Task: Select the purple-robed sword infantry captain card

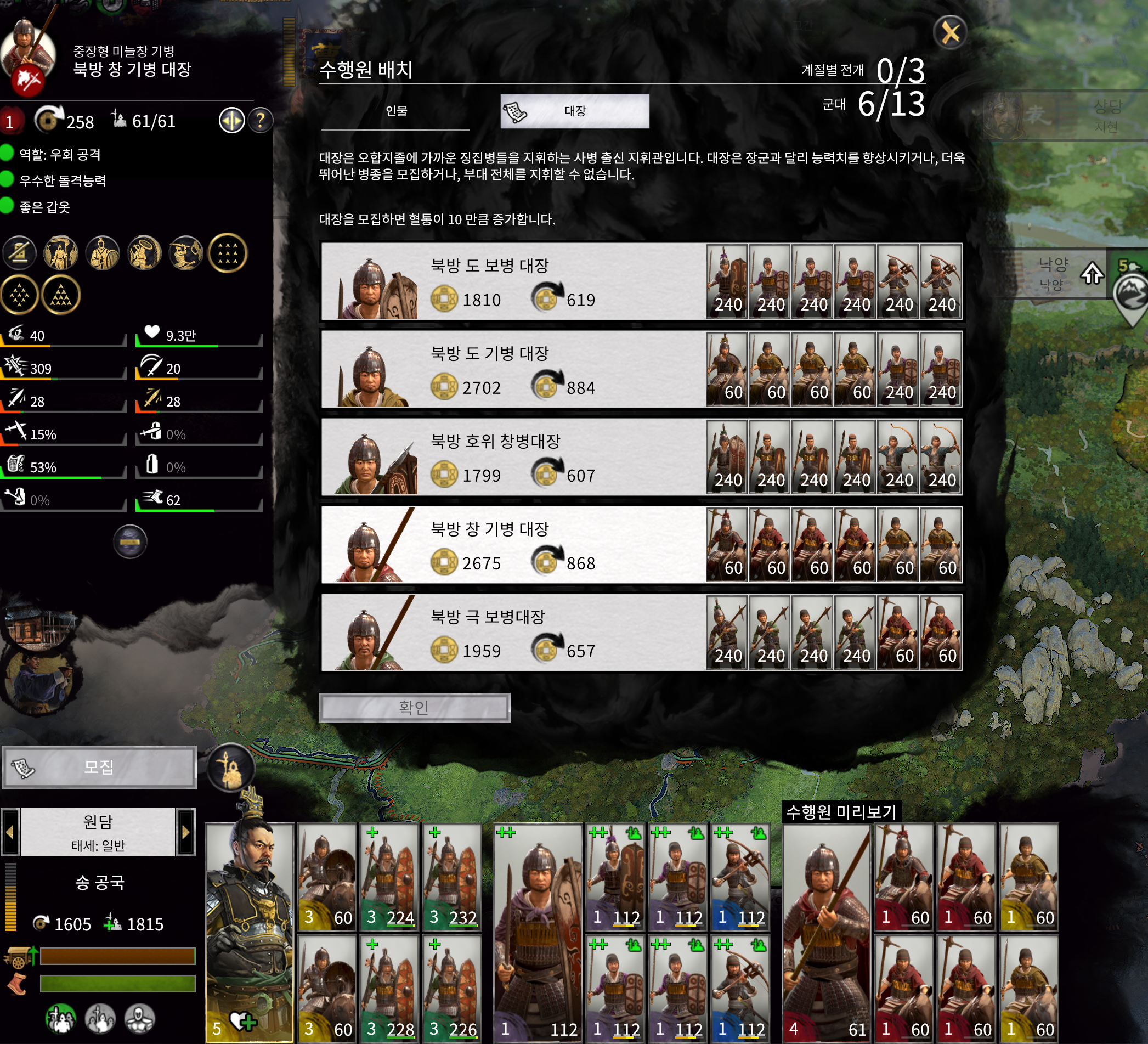Action: pos(538,933)
